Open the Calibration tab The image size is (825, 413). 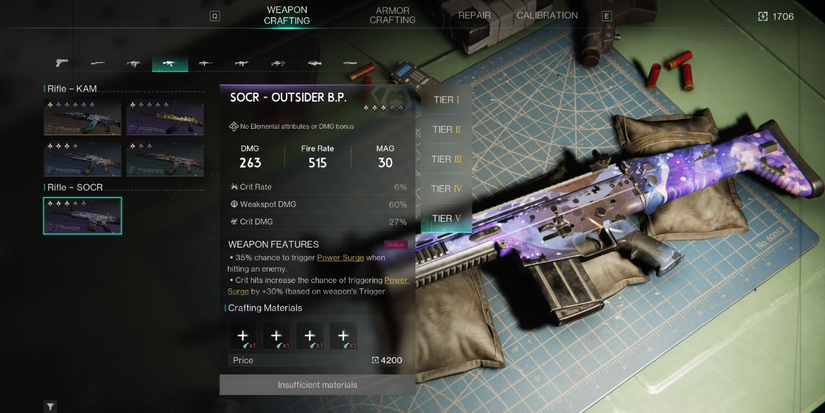547,16
